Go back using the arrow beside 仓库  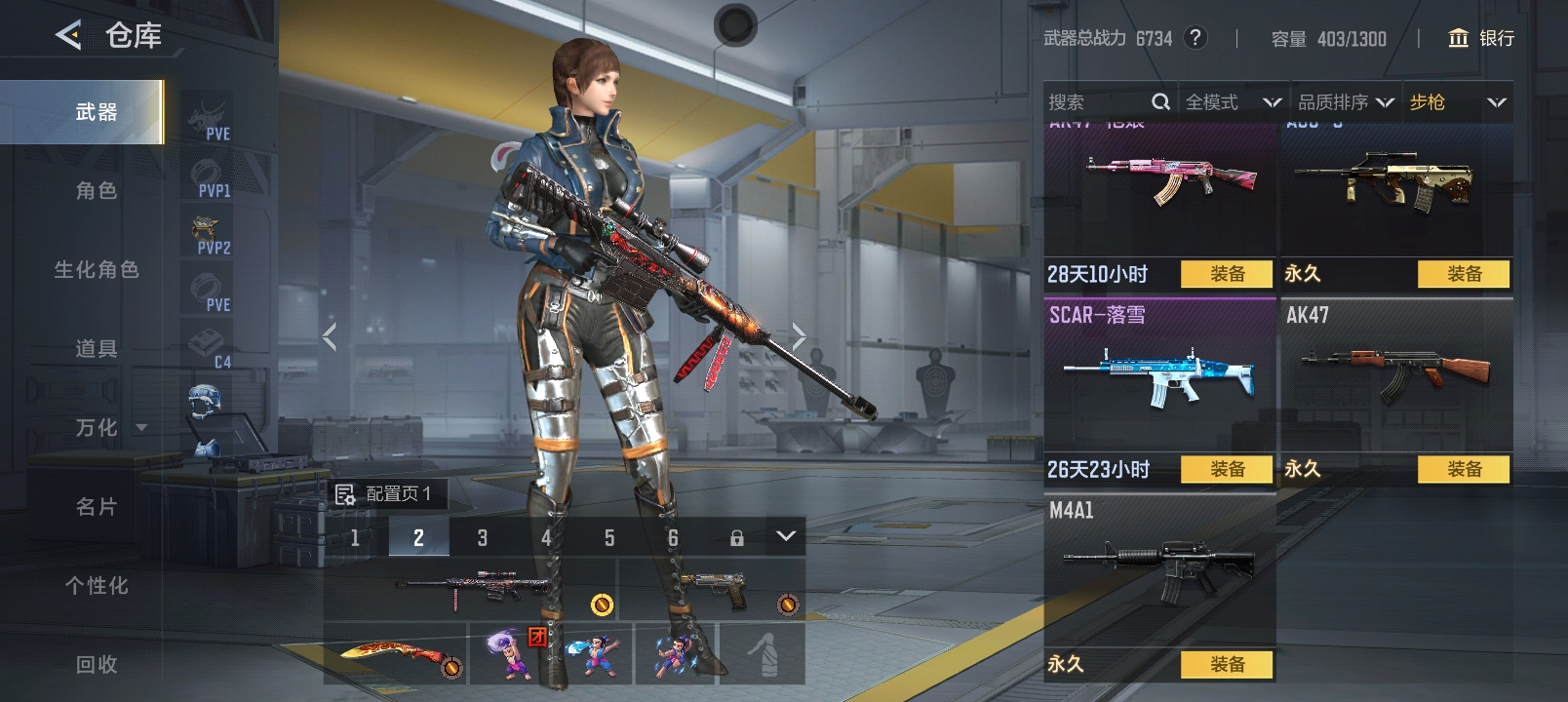pyautogui.click(x=68, y=36)
